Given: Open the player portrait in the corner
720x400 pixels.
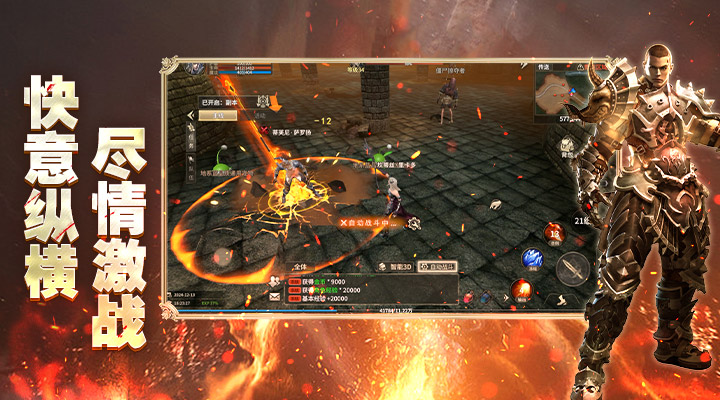Looking at the screenshot, I should click(x=196, y=69).
